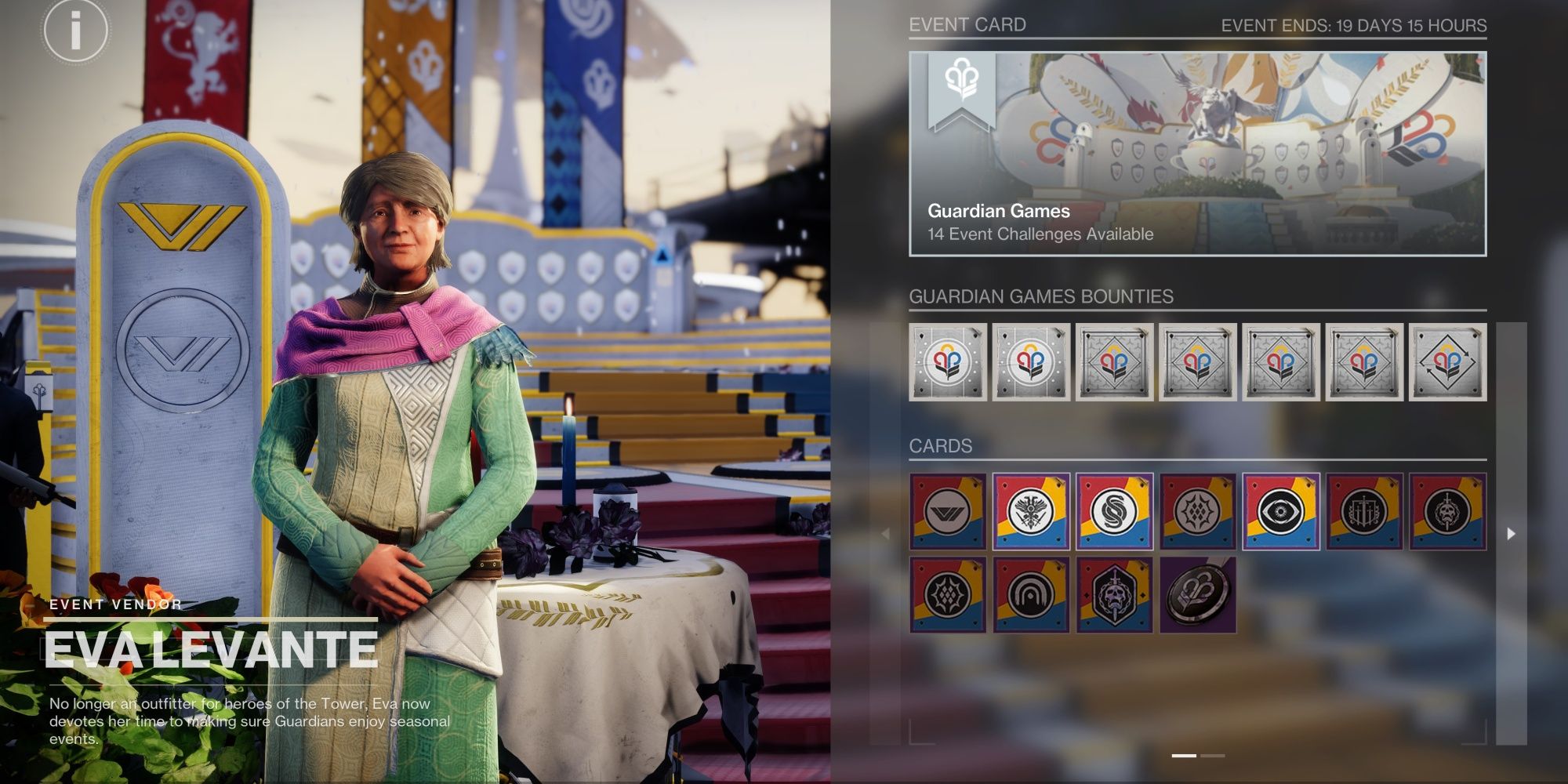
Task: Open the Guardian Games event card
Action: [1197, 154]
